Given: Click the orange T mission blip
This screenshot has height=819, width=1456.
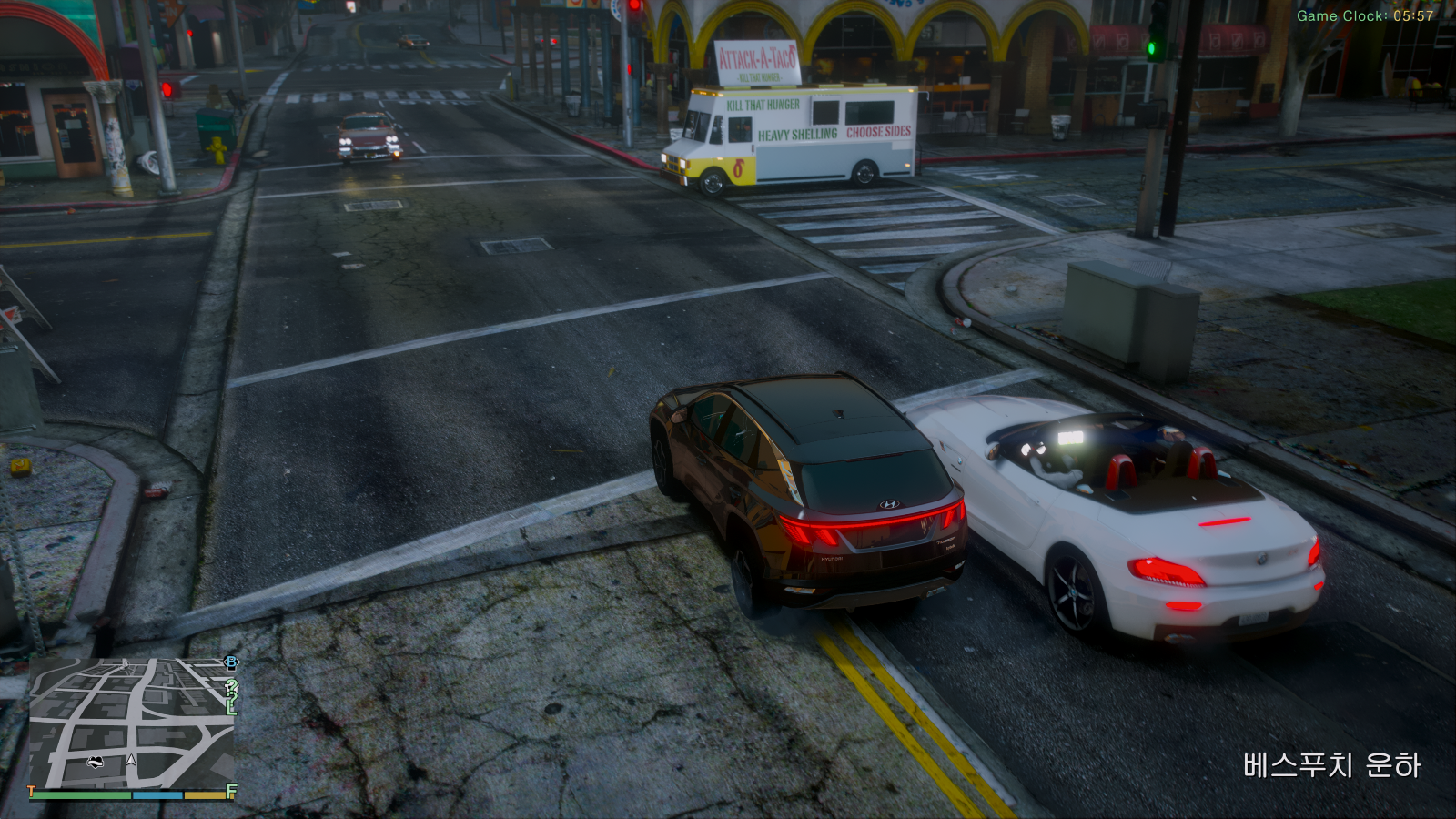Looking at the screenshot, I should coord(32,792).
